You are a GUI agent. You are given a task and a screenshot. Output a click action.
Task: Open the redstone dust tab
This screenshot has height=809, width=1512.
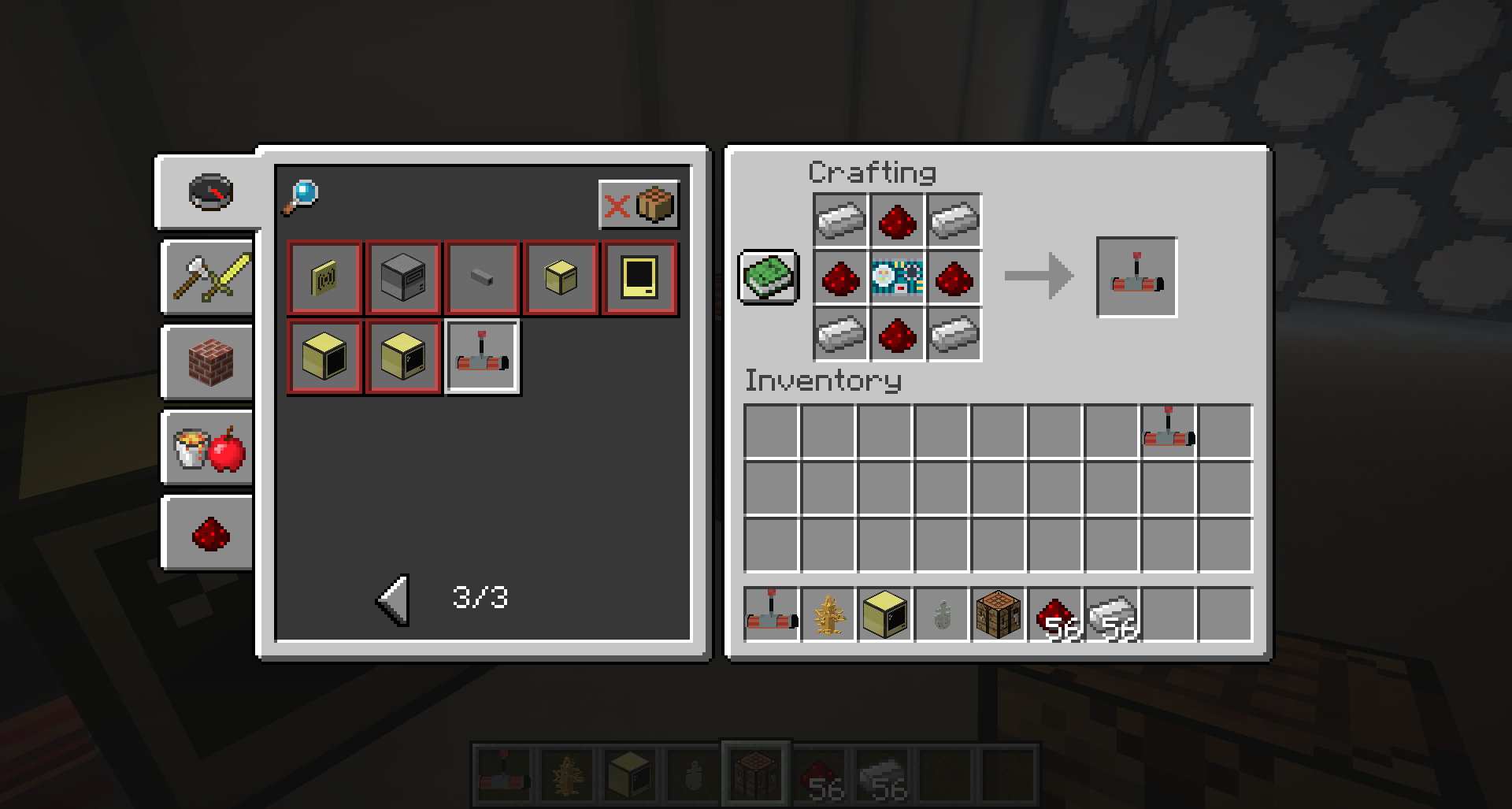[206, 534]
